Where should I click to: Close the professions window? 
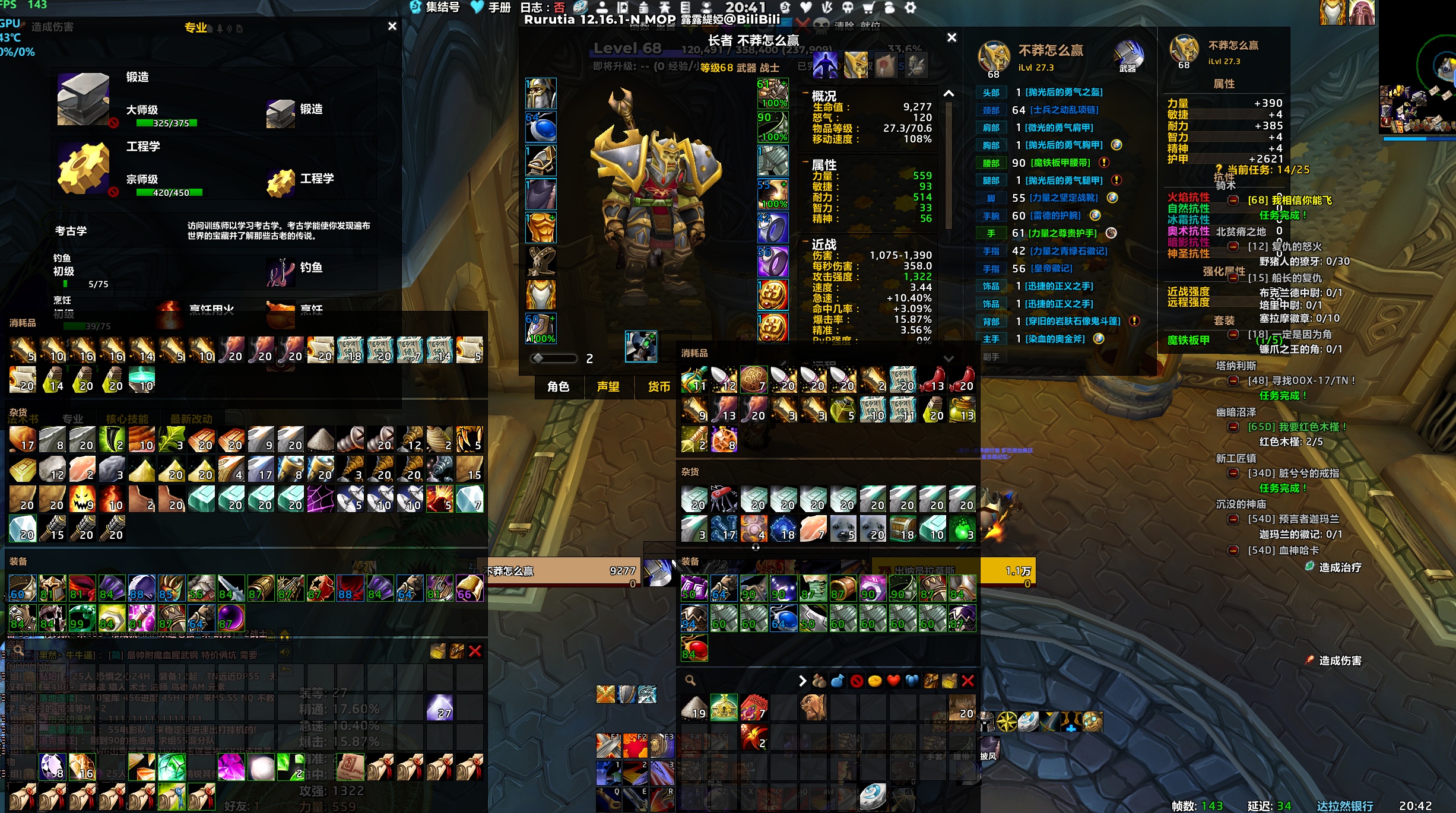coord(392,26)
